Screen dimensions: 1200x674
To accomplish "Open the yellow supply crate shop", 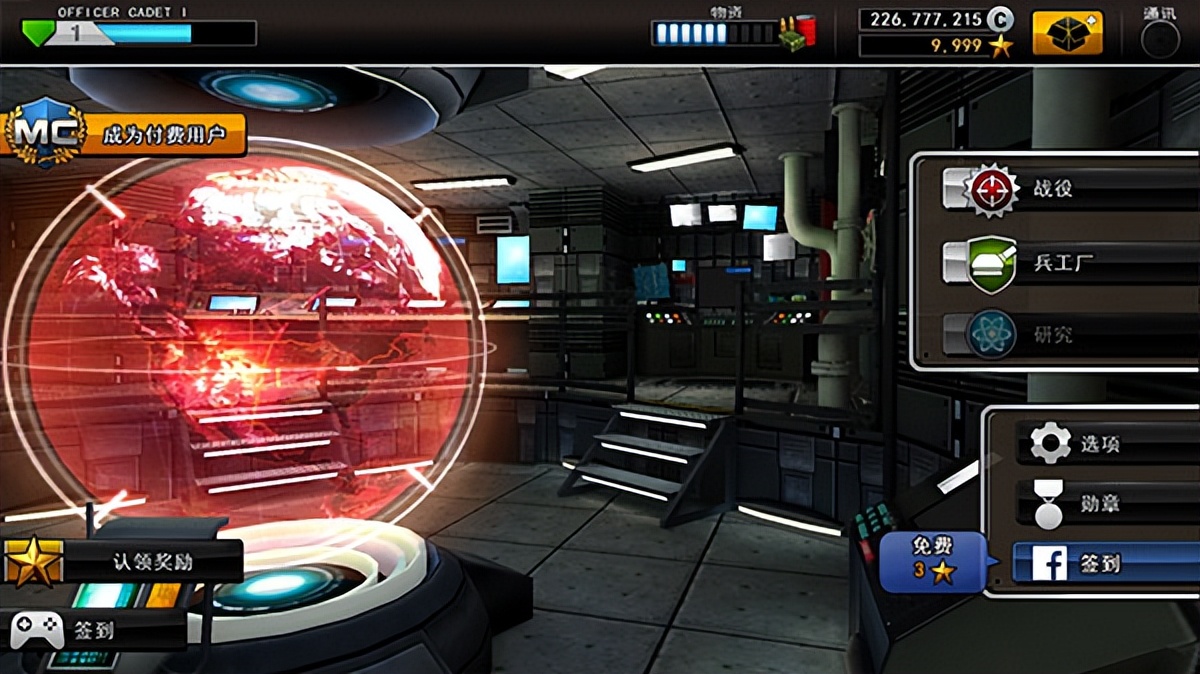I will [x=1067, y=33].
